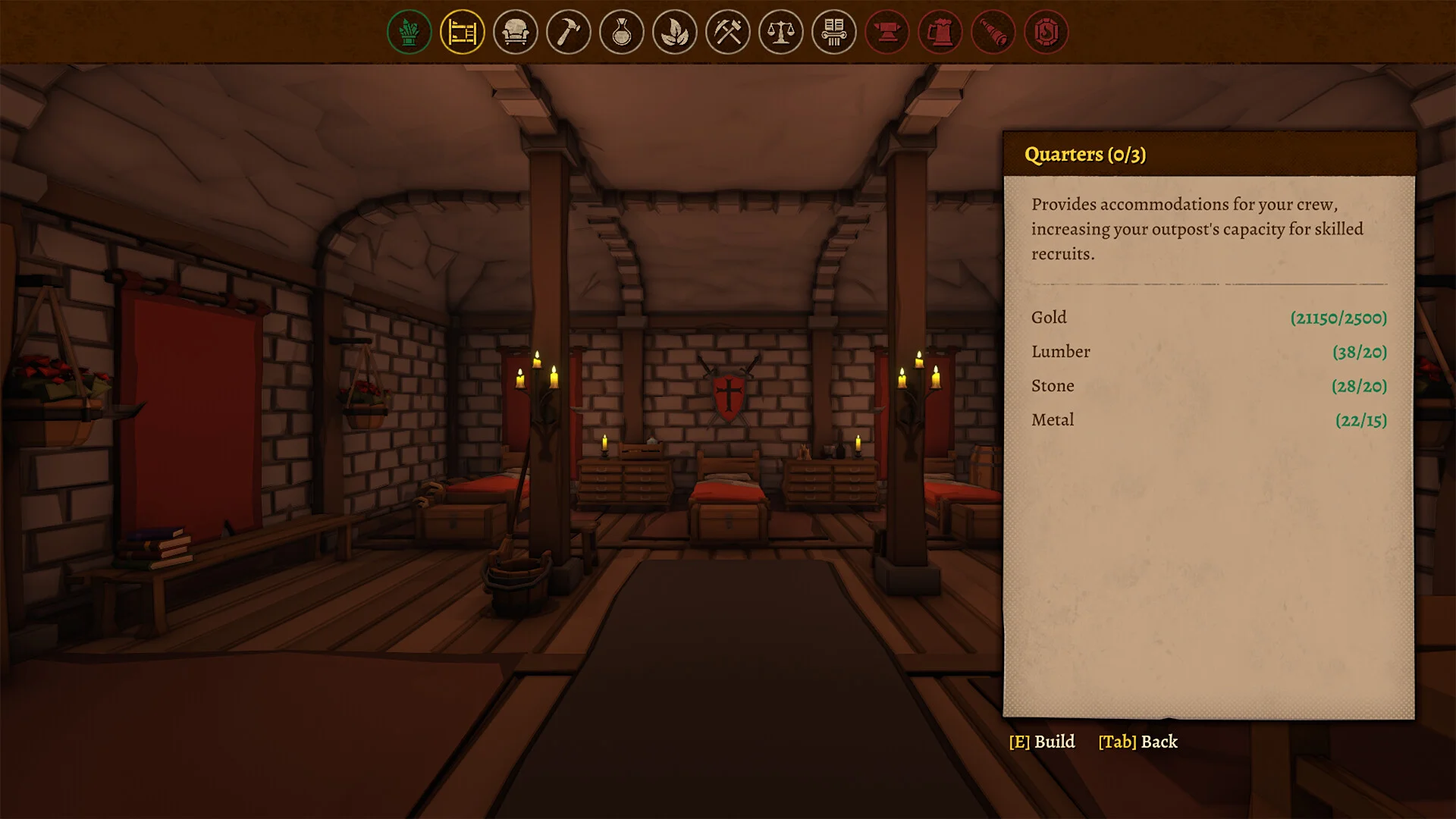1456x819 pixels.
Task: Select the crossed pickaxe and hammer icon
Action: (728, 32)
